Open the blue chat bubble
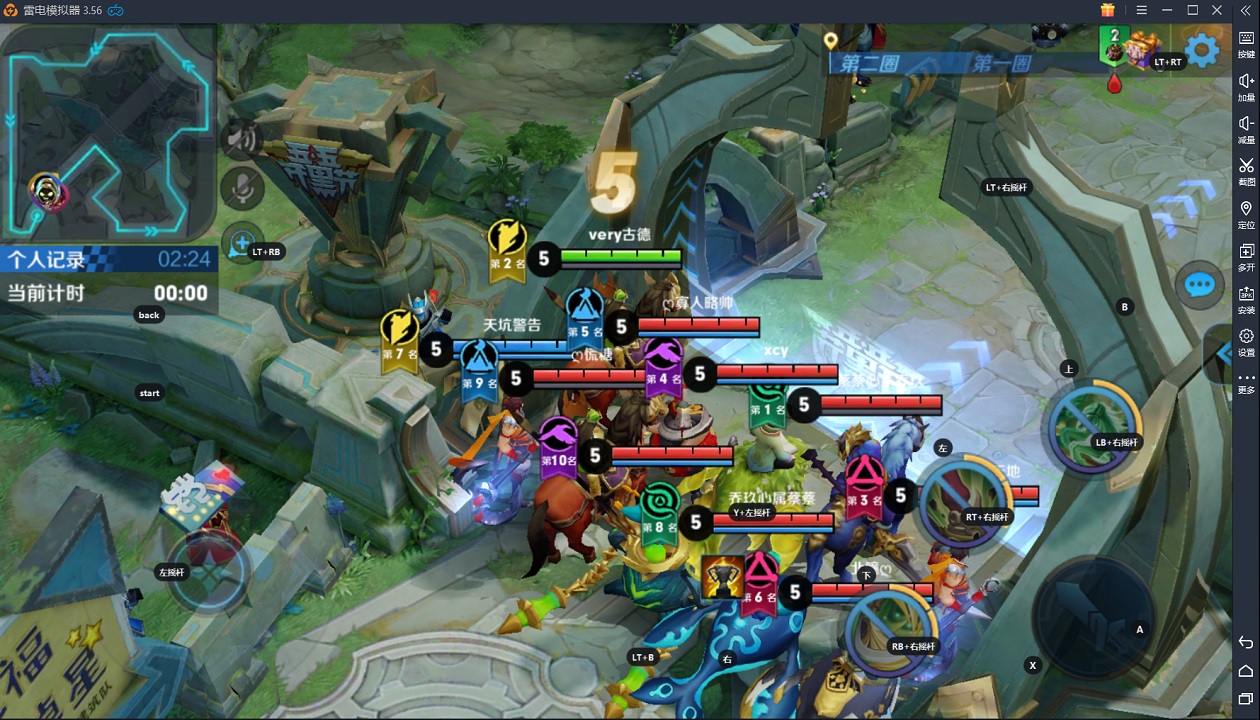The width and height of the screenshot is (1260, 720). [1199, 286]
